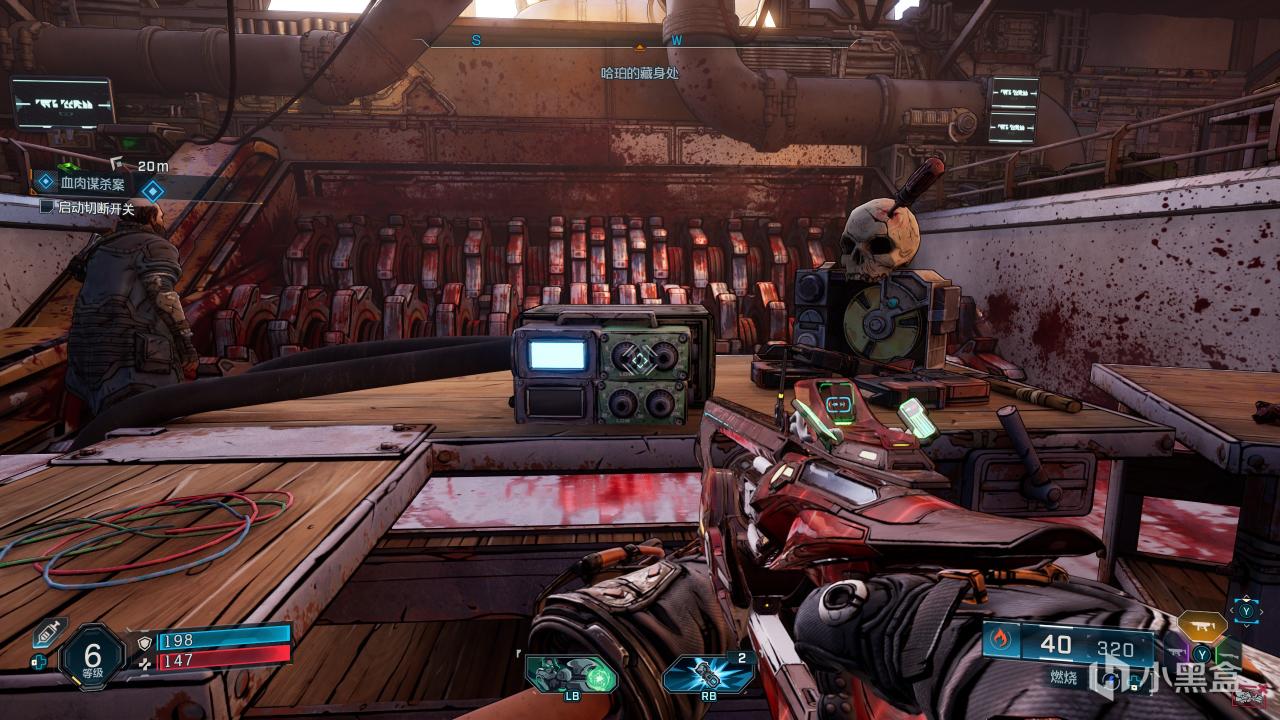Screen dimensions: 1280x720
Task: Select the gold highlighted weapon slot
Action: click(1202, 626)
